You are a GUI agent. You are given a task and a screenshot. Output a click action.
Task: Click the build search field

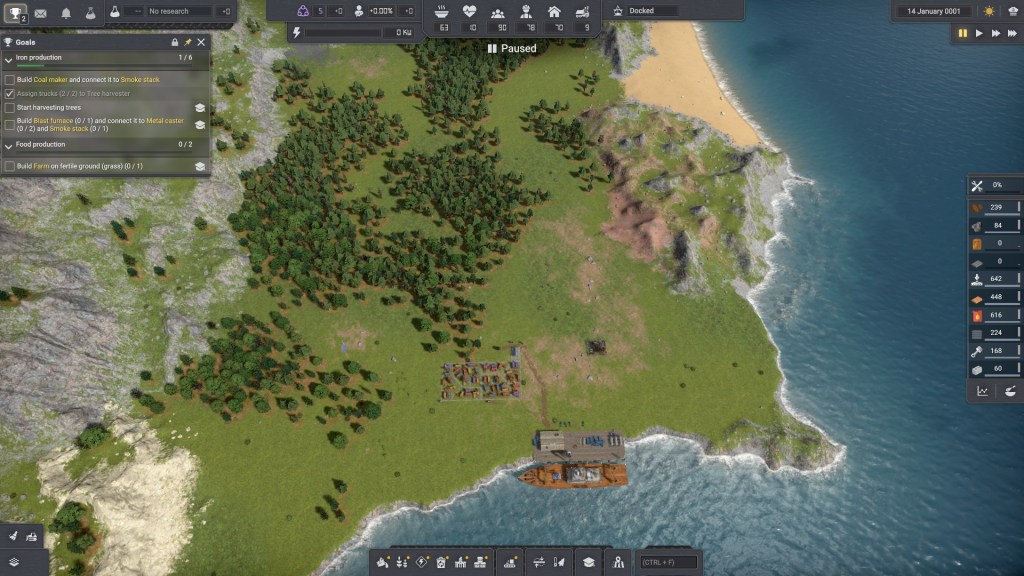669,562
